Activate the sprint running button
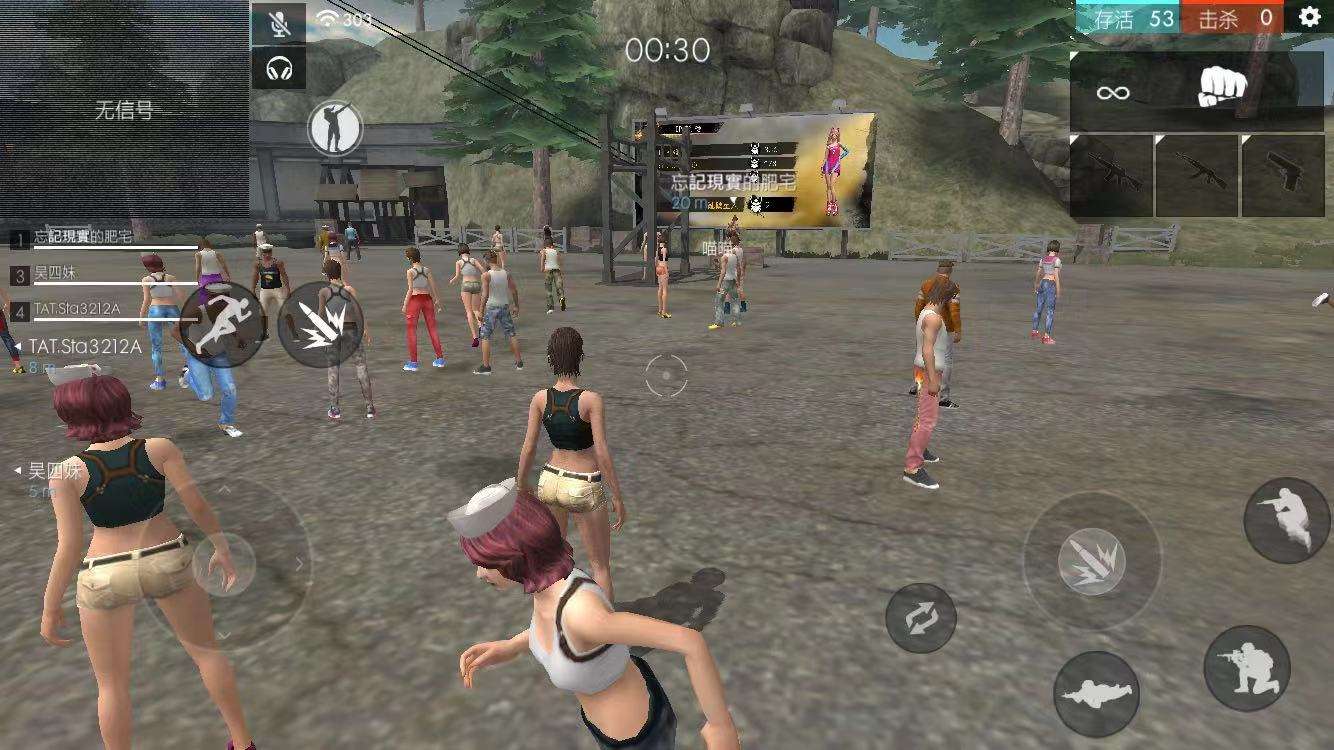Viewport: 1334px width, 750px height. point(222,324)
